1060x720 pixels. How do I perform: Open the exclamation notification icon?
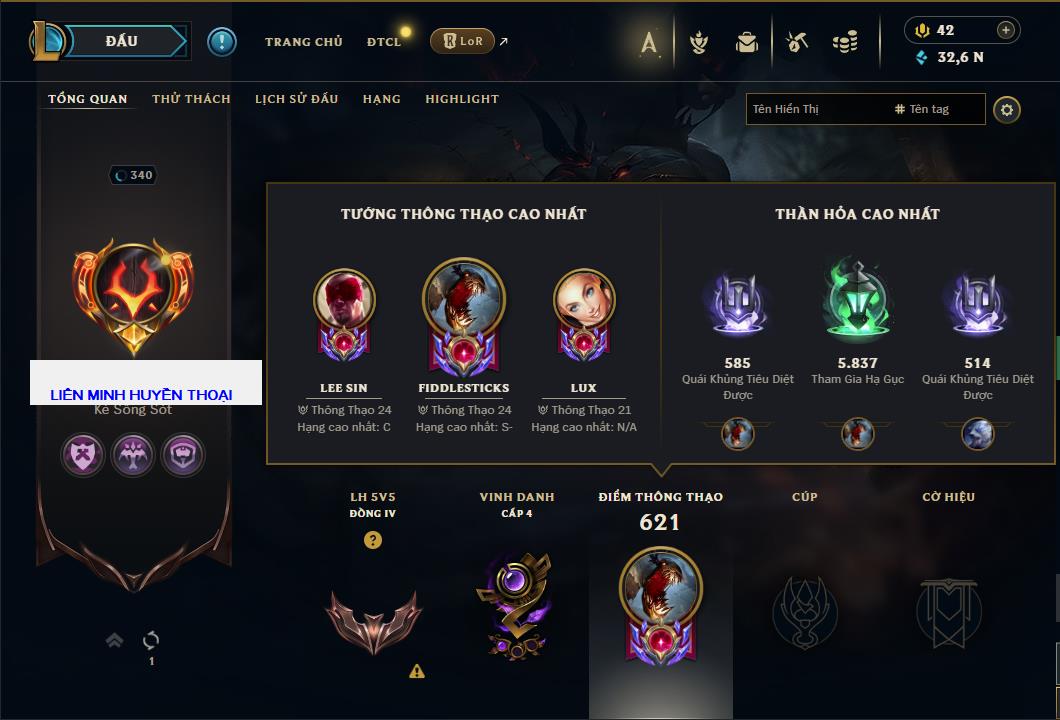point(222,41)
